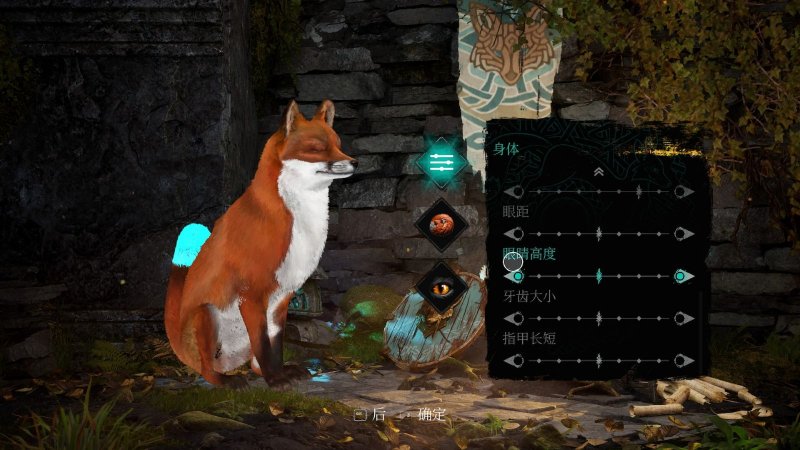Screen dimensions: 800x450
Task: Click the 指甲长短 slider track marker
Action: tap(599, 360)
